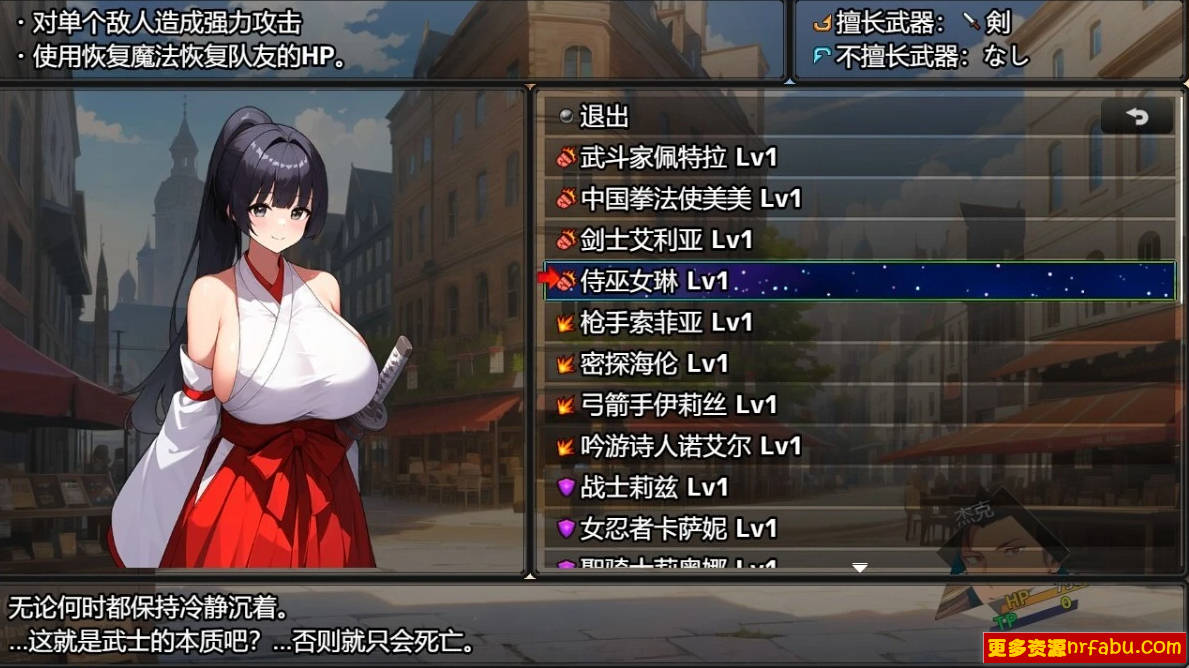Open the 更多资源 nrfabu.com watermark link

(1084, 647)
